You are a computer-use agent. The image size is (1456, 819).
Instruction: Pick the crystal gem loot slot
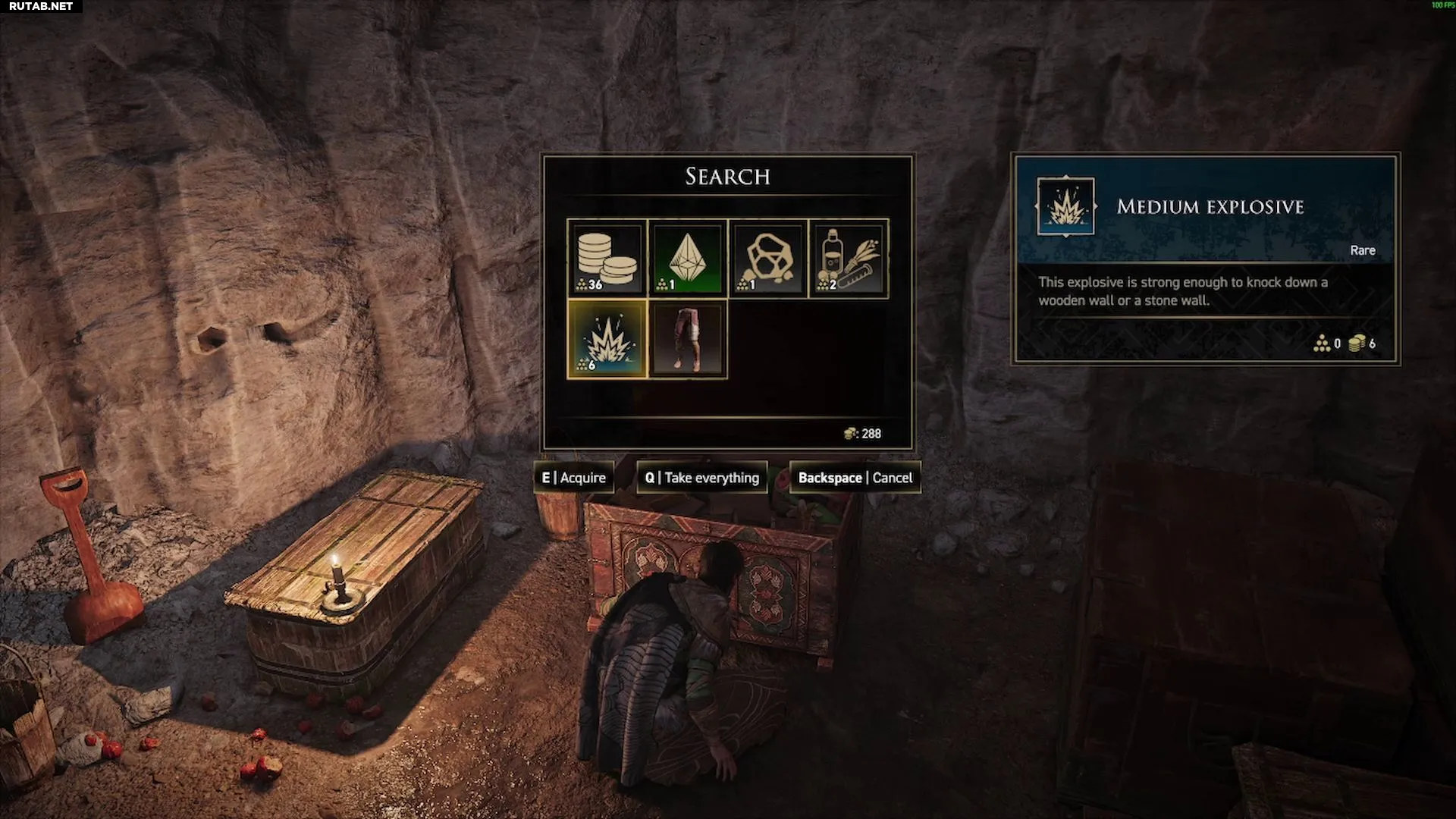[x=688, y=259]
